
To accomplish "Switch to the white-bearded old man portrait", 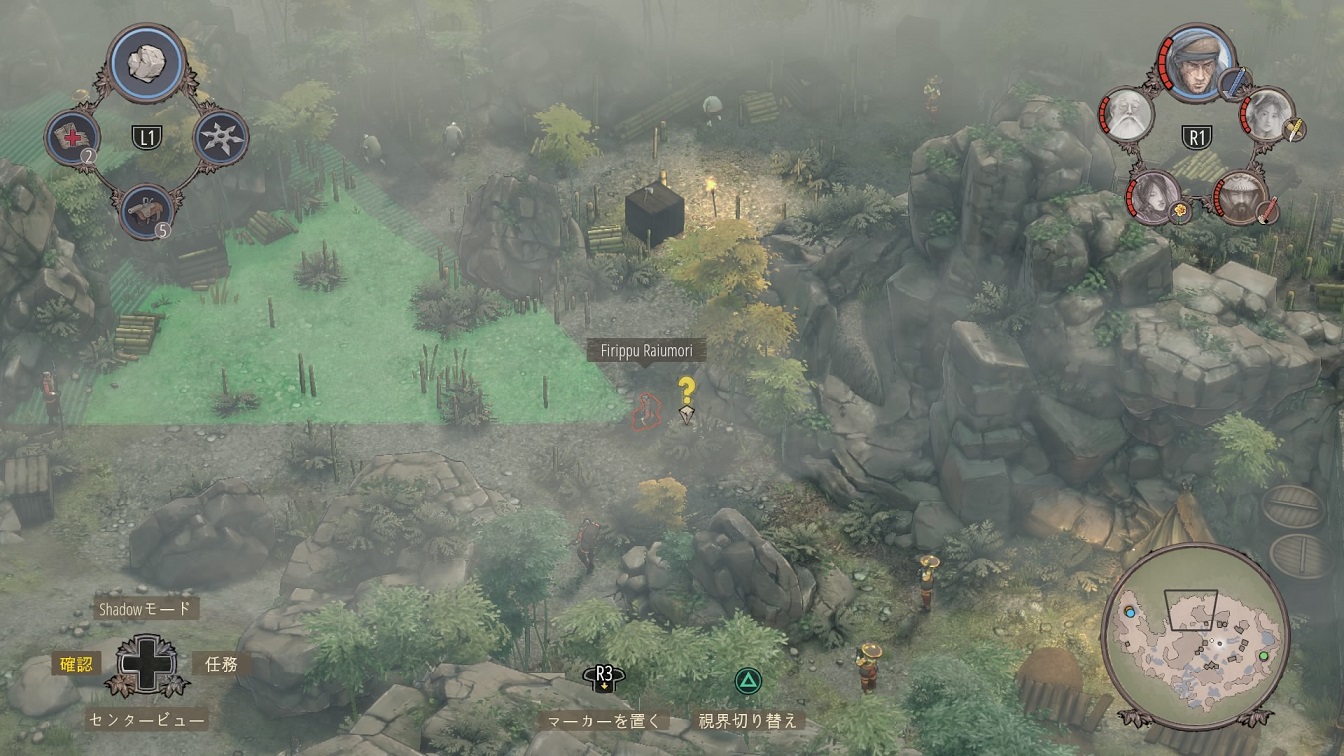I will (1127, 116).
